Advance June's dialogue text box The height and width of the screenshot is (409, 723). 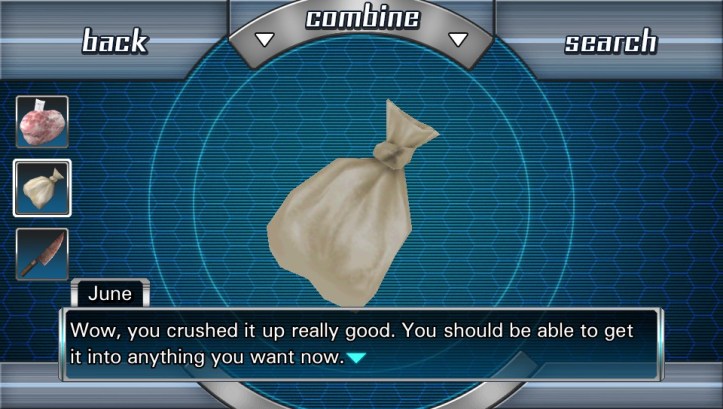point(360,343)
